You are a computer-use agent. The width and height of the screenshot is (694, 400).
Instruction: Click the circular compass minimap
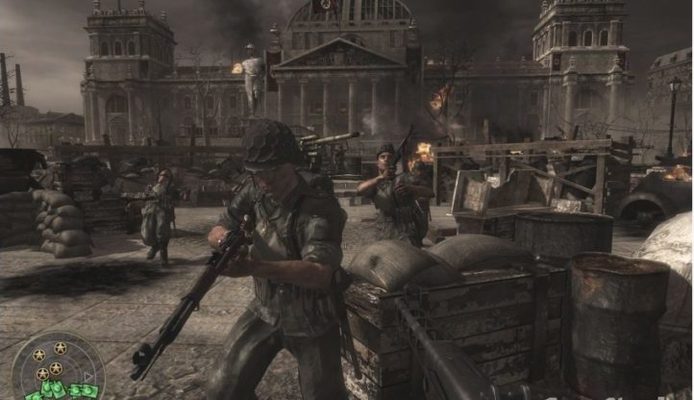57,372
